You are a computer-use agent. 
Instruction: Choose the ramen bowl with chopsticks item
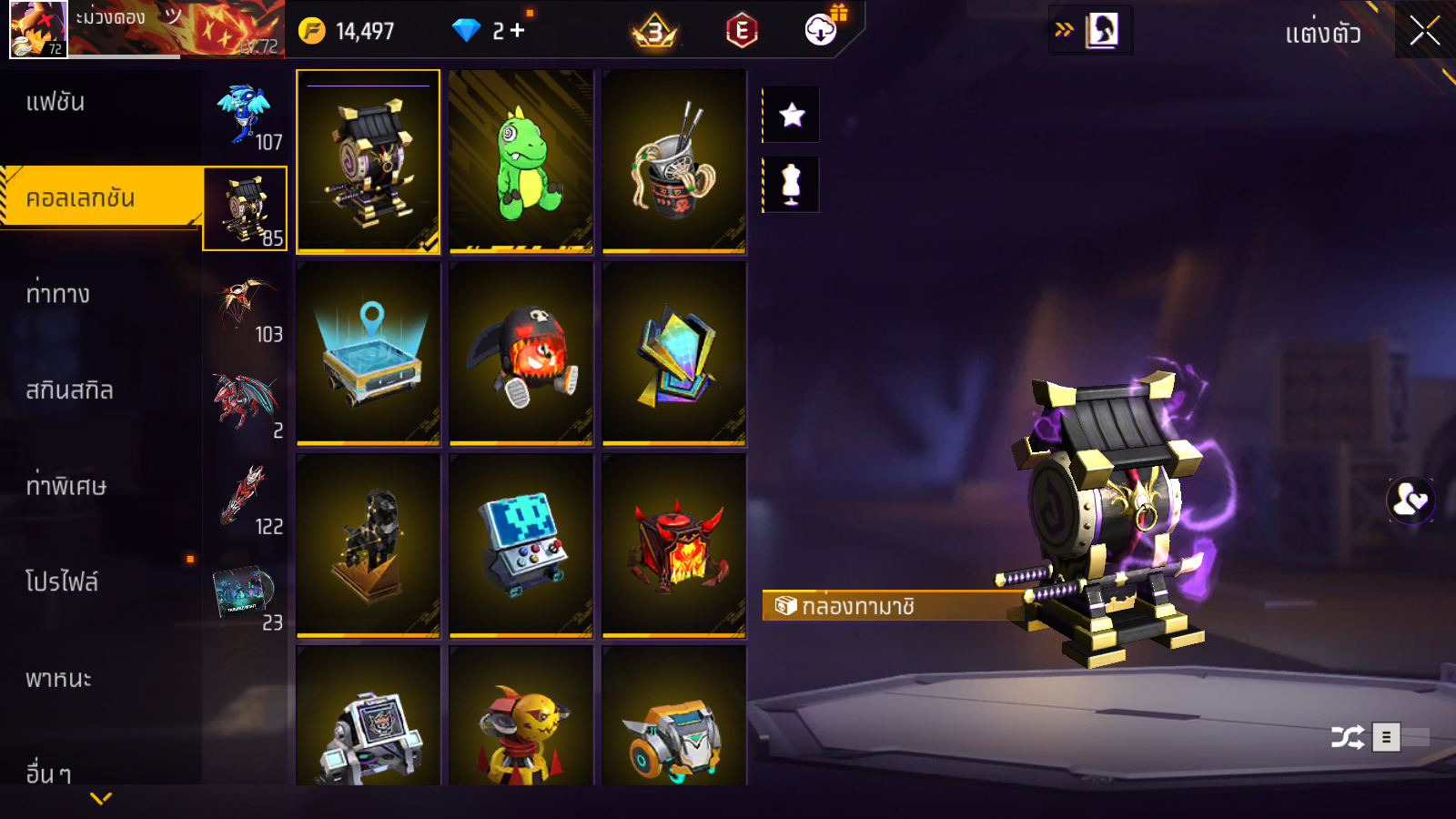coord(674,161)
